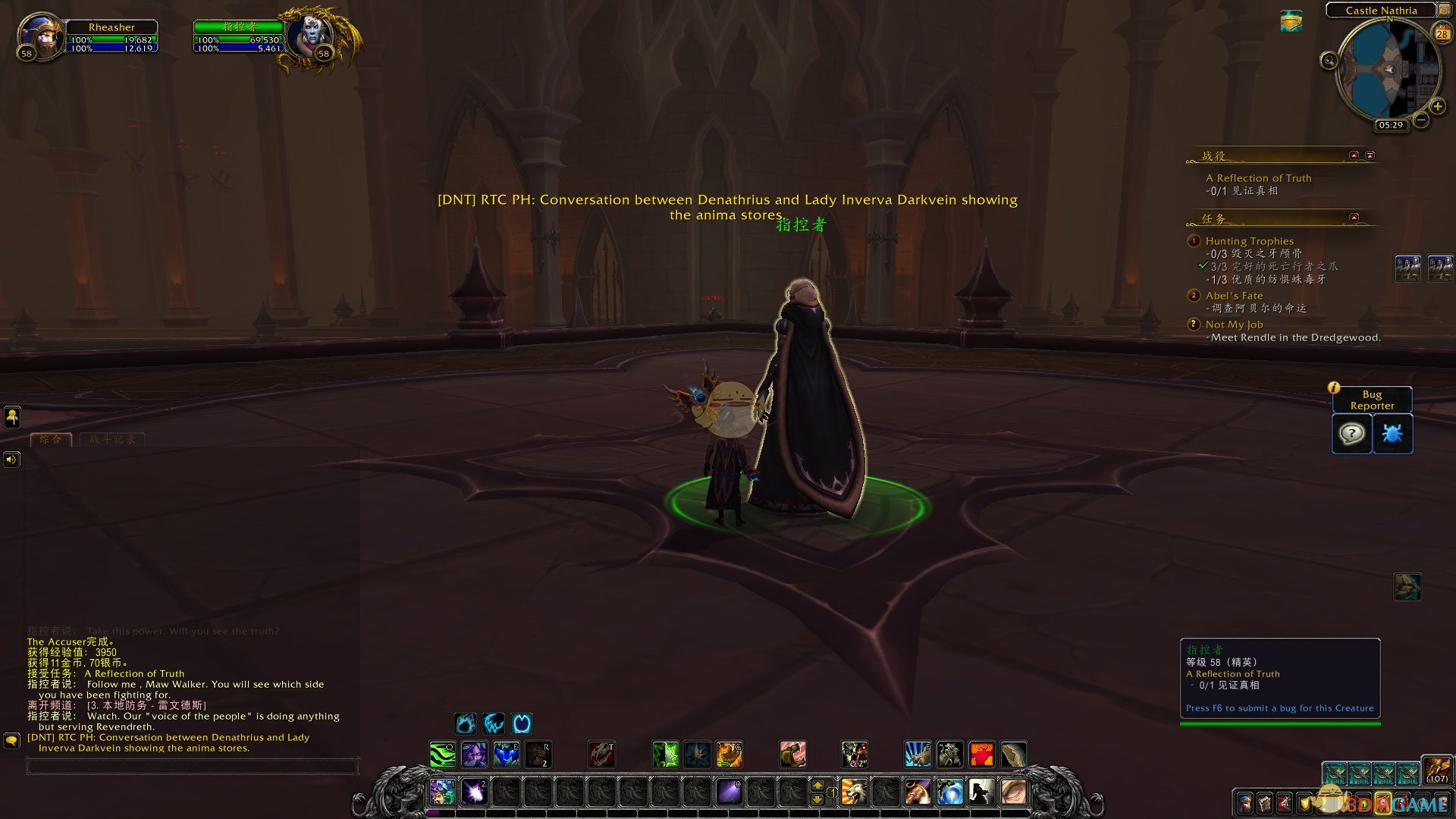Collapse the 任务 quest section header
This screenshot has width=1456, height=819.
[1354, 218]
